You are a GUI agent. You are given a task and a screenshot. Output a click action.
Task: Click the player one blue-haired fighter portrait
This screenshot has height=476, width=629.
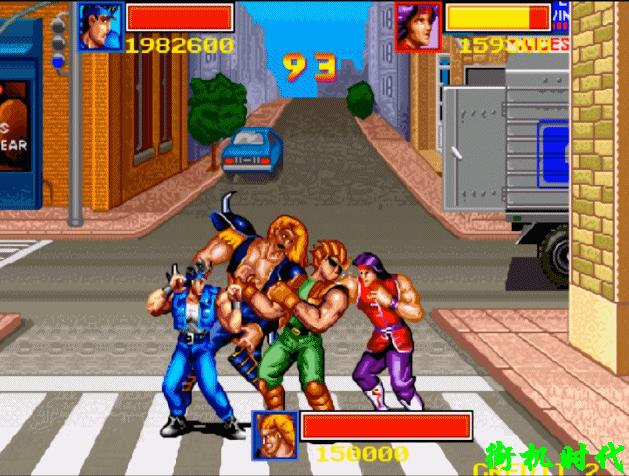pos(98,25)
